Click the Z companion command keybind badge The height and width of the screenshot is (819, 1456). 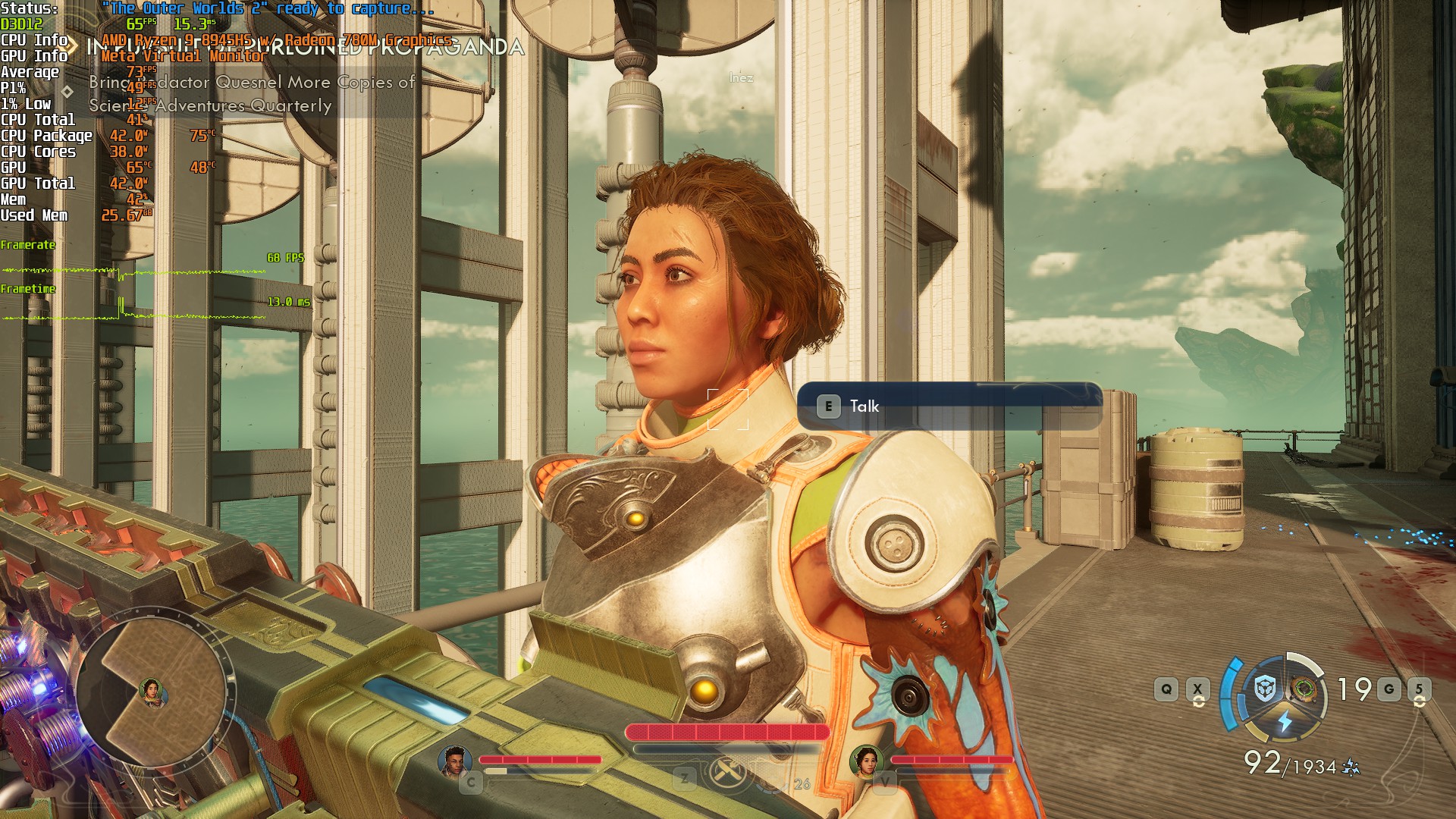tap(684, 779)
